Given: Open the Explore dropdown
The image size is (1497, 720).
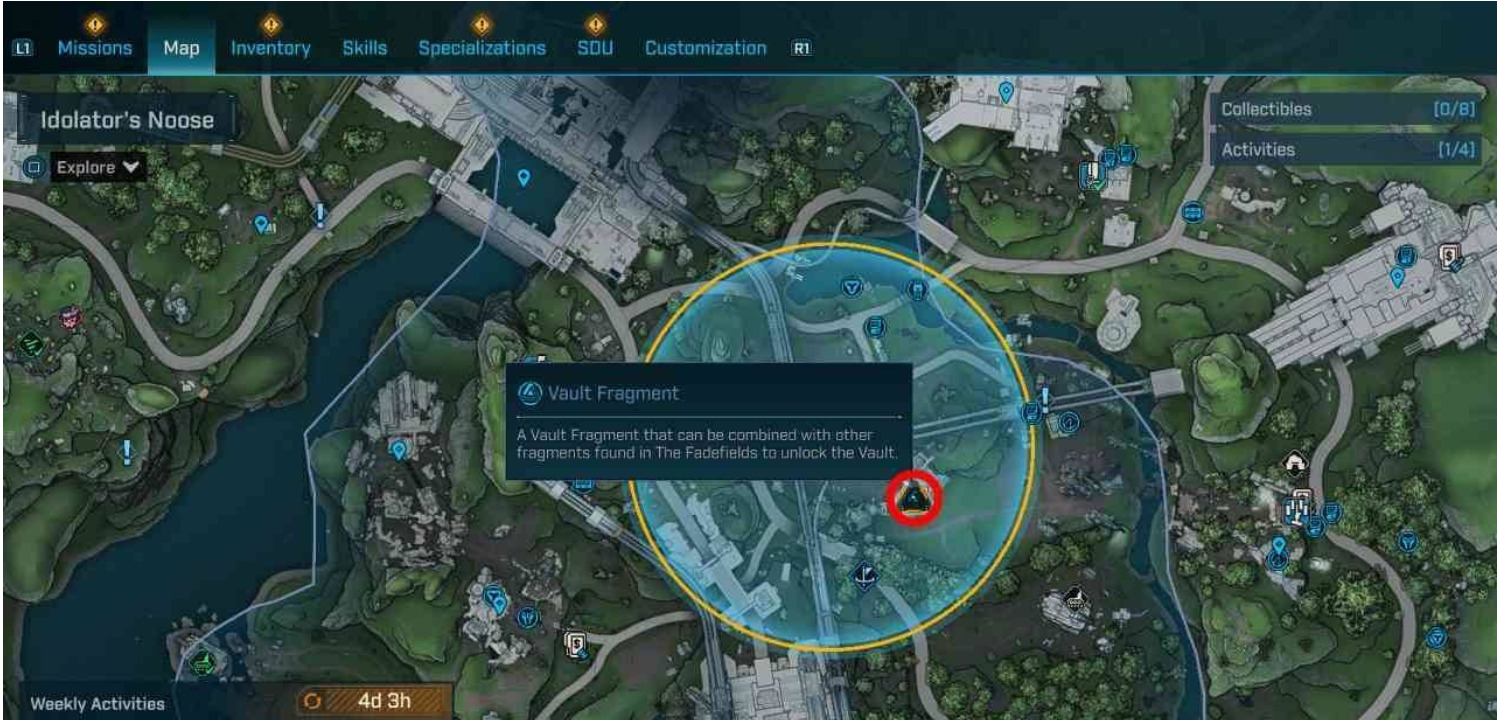Looking at the screenshot, I should pos(96,167).
